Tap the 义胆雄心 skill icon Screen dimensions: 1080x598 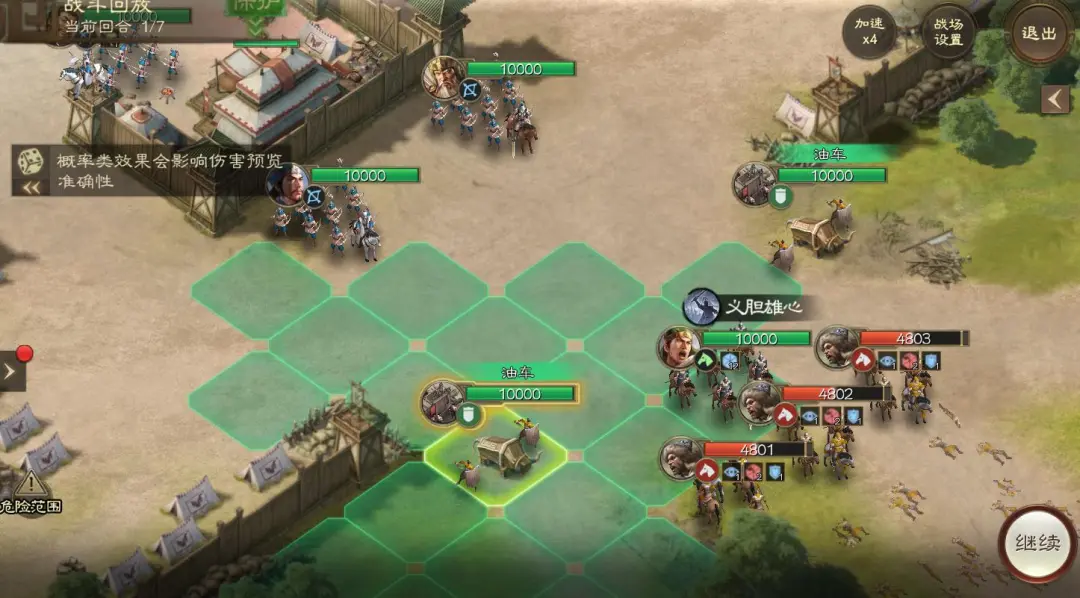pos(702,307)
